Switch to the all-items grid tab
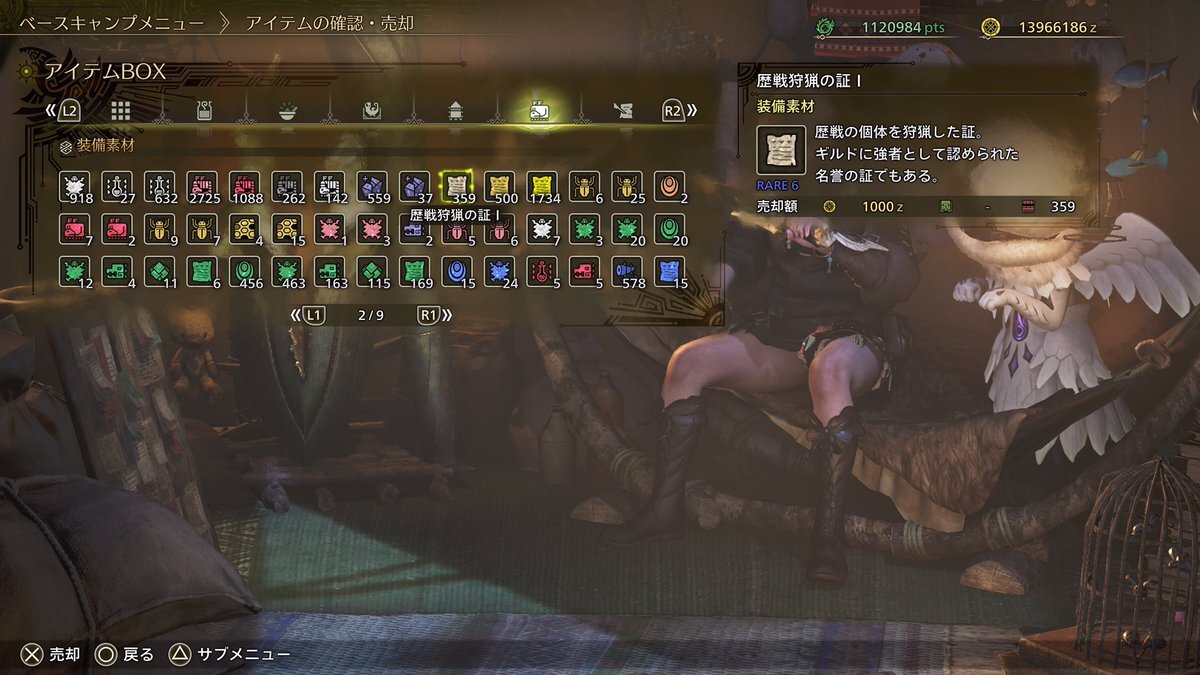 (x=121, y=110)
